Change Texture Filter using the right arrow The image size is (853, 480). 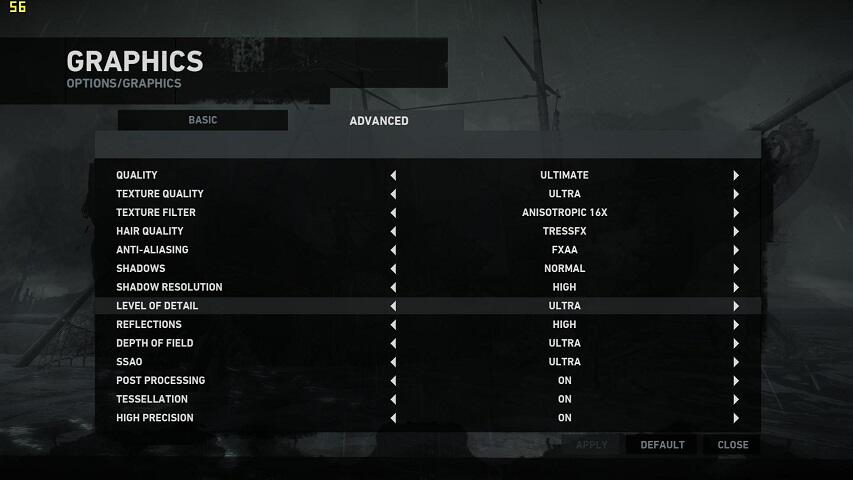point(736,213)
